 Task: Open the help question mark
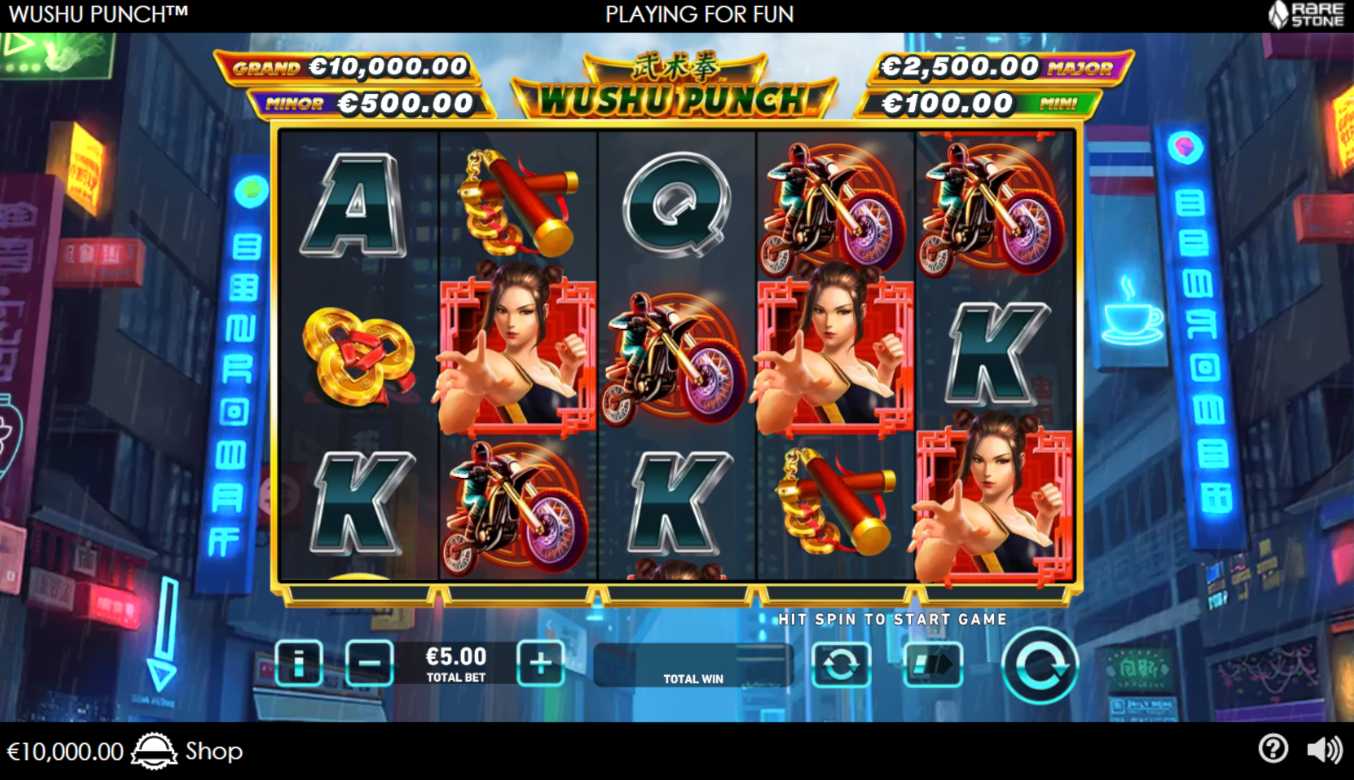(1272, 749)
